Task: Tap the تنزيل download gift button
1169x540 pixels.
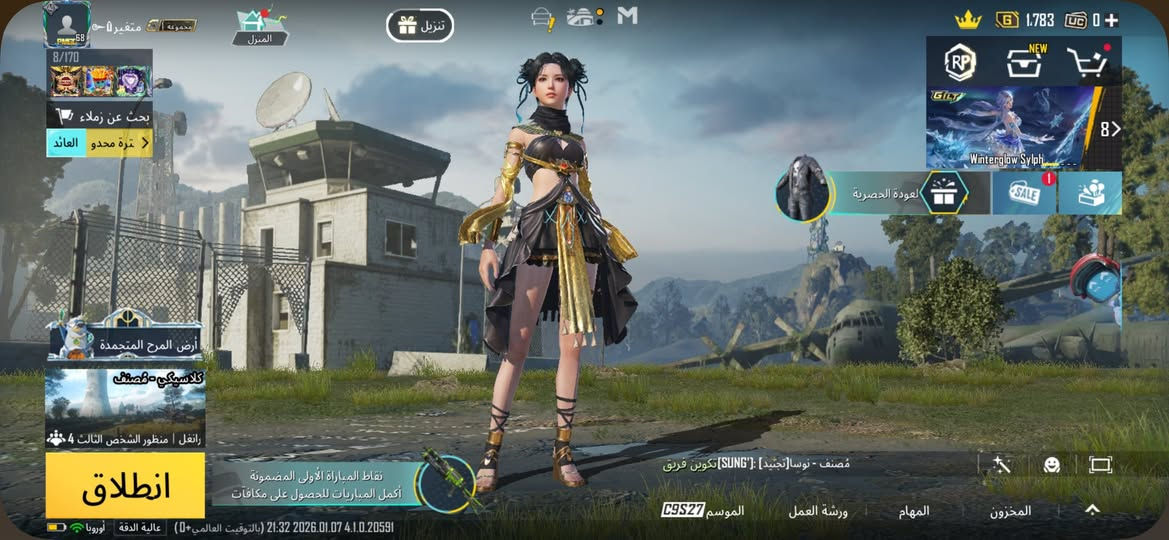Action: pos(420,25)
